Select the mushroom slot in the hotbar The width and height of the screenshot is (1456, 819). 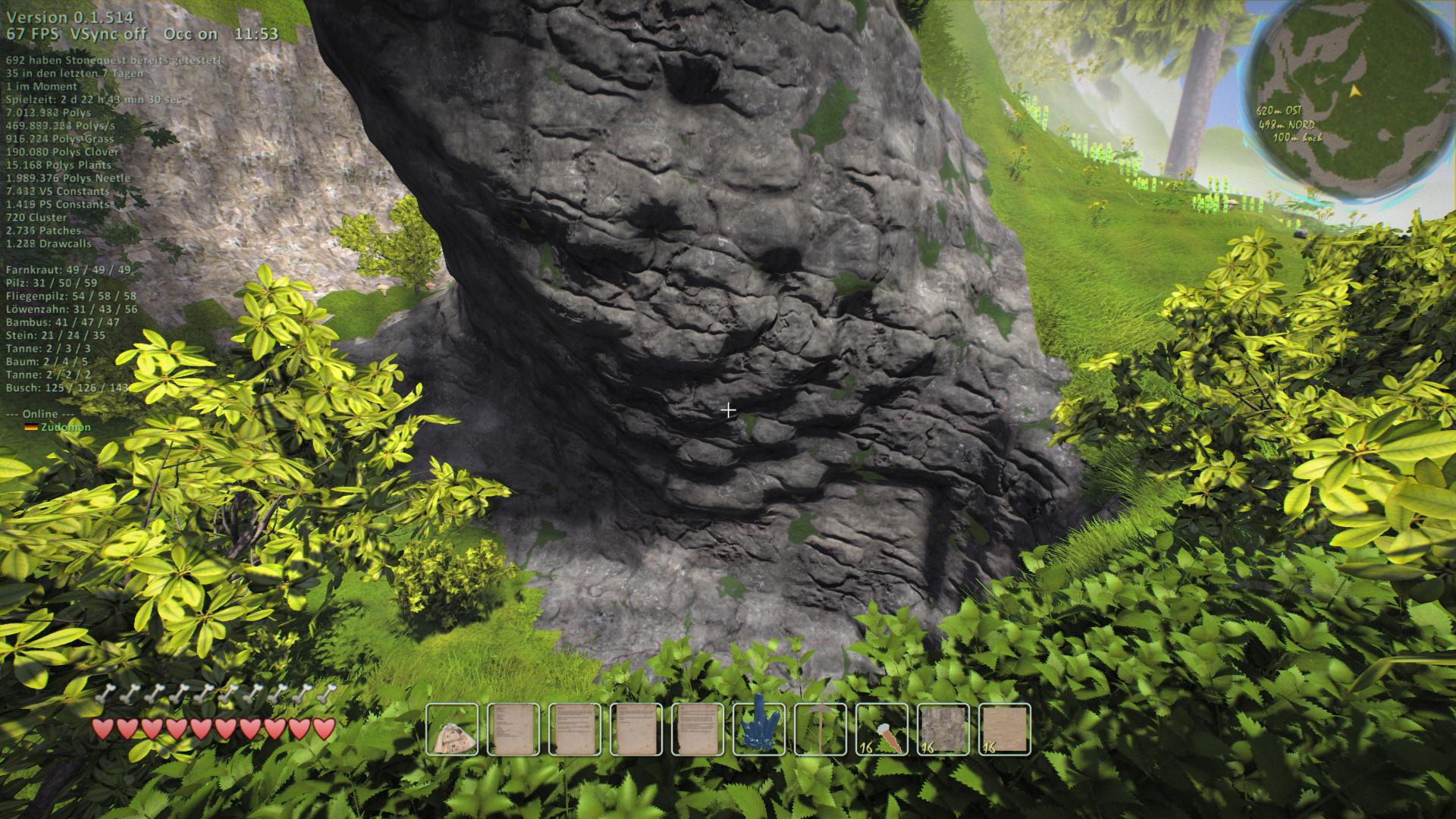(452, 730)
